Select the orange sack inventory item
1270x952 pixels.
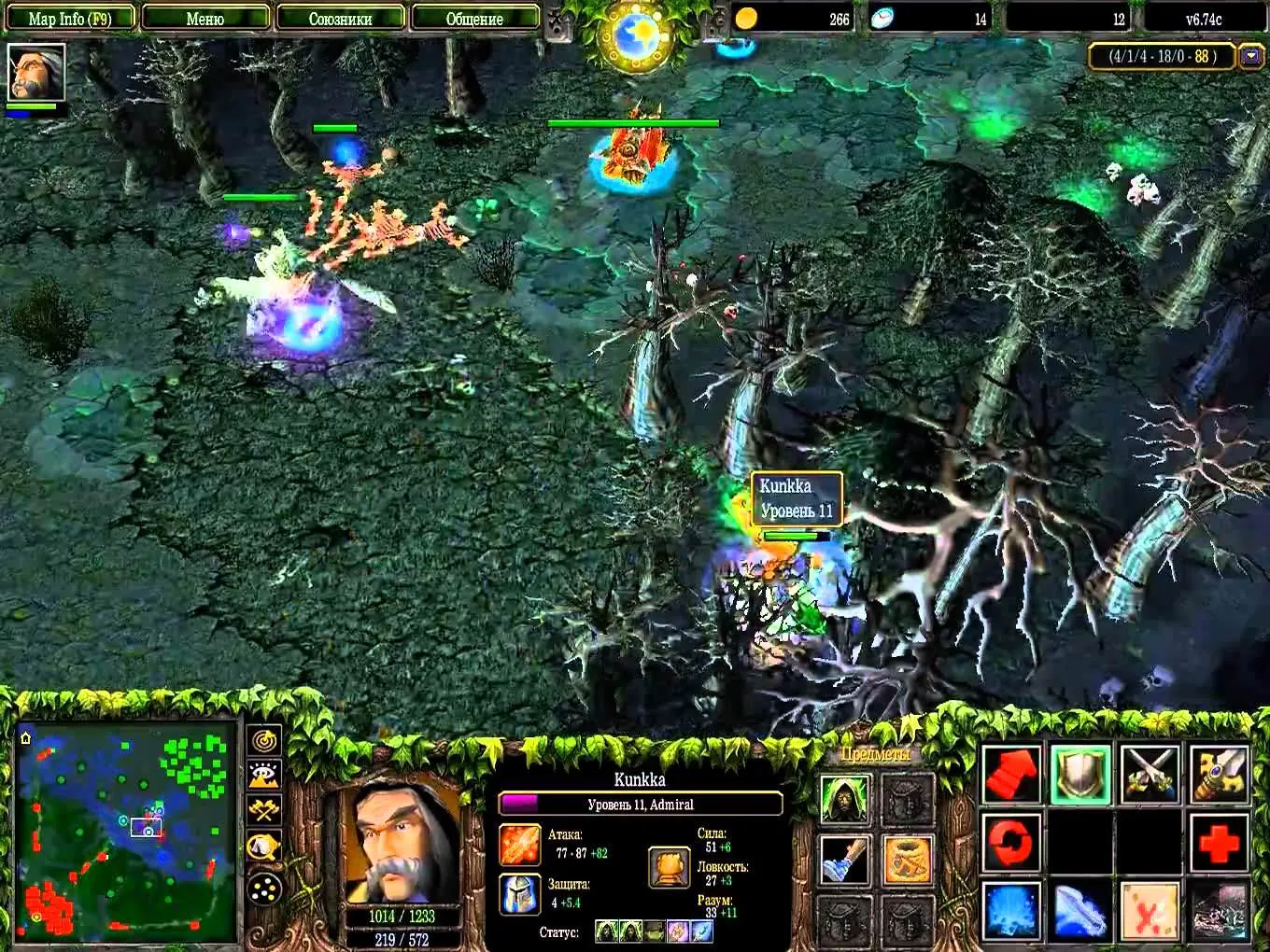coord(908,860)
